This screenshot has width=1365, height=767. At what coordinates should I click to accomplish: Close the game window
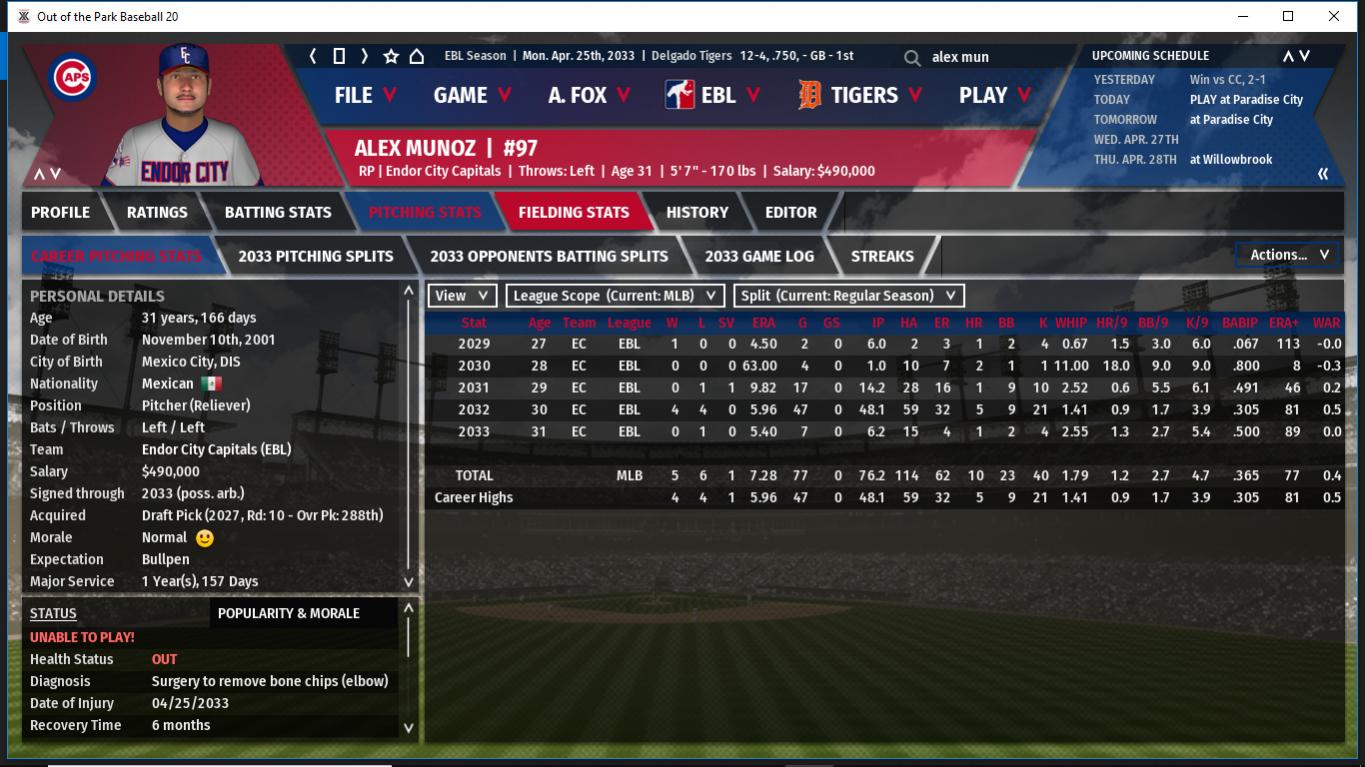pyautogui.click(x=1334, y=16)
